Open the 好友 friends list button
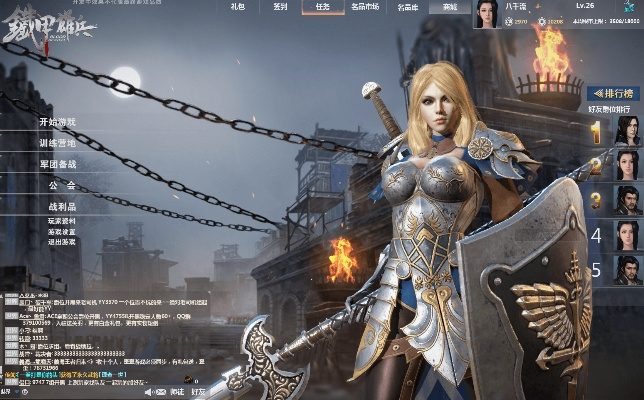 (199, 392)
